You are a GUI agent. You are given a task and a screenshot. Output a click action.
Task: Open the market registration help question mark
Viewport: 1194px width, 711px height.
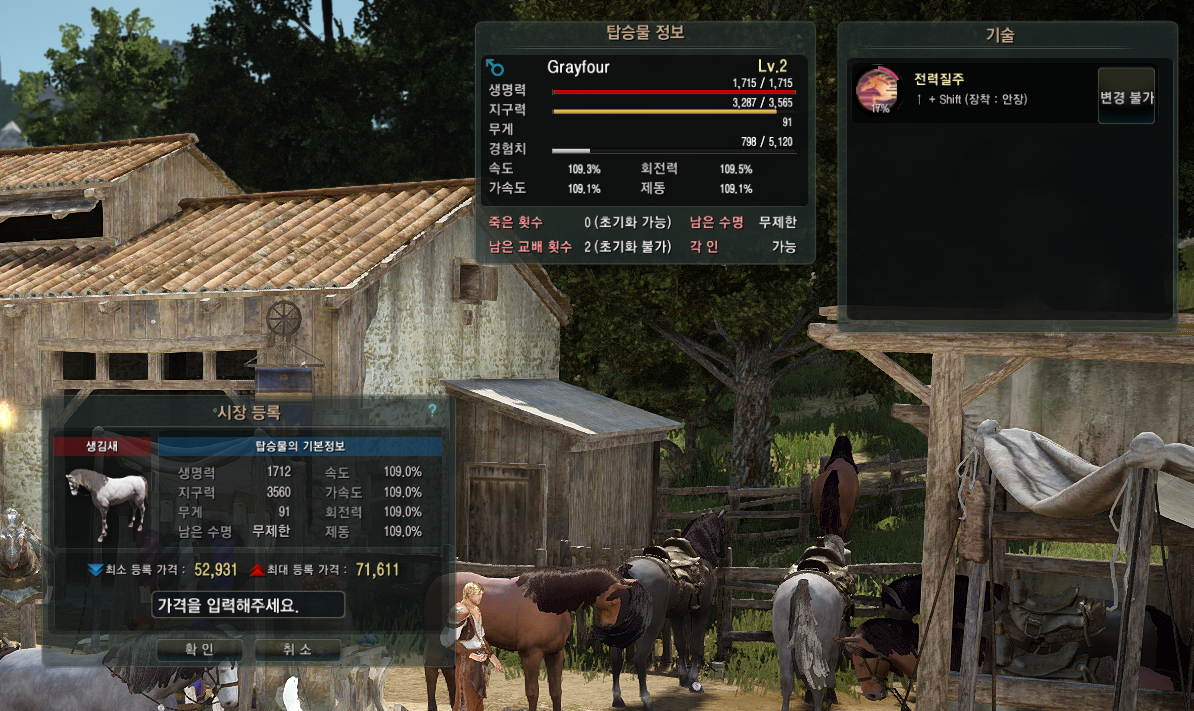click(432, 410)
